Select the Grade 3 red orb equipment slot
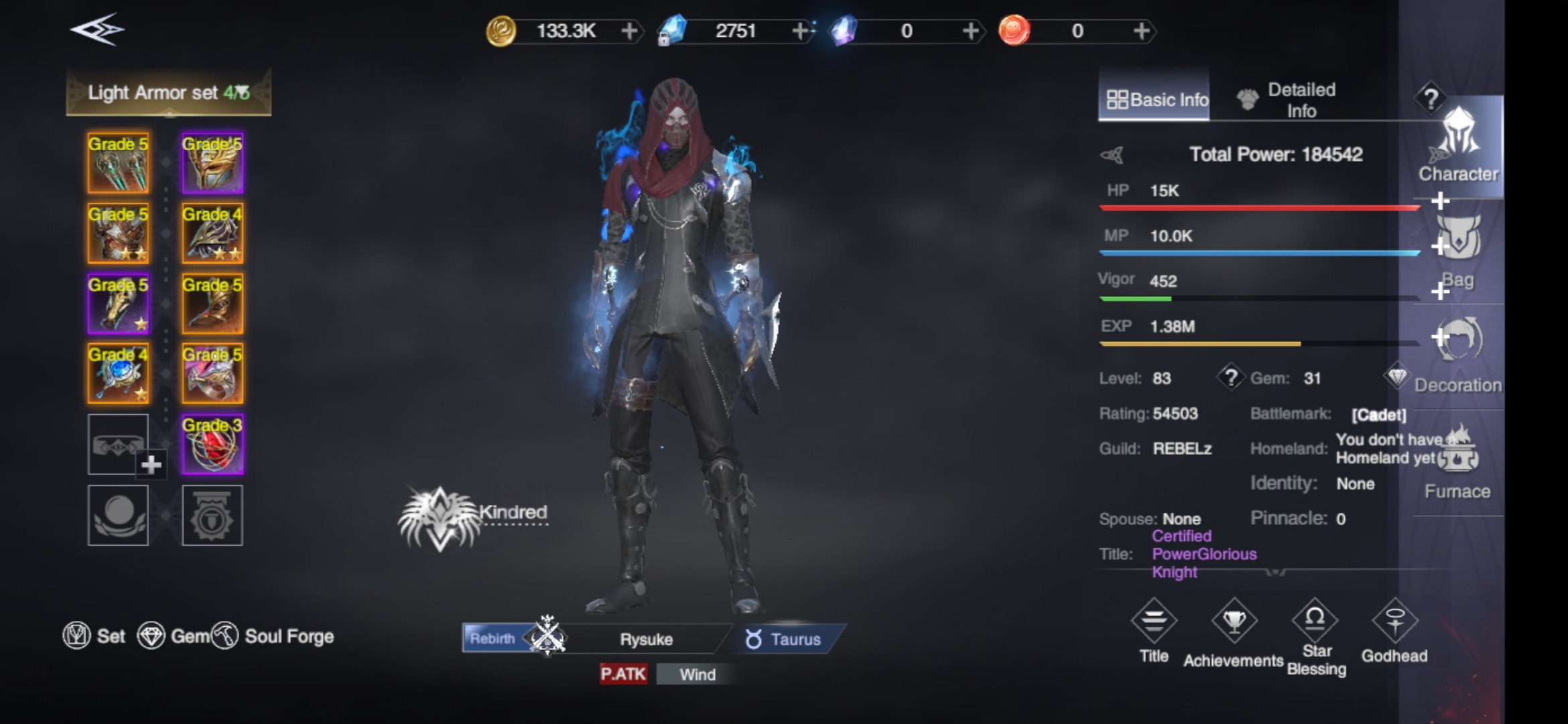1568x724 pixels. coord(212,444)
